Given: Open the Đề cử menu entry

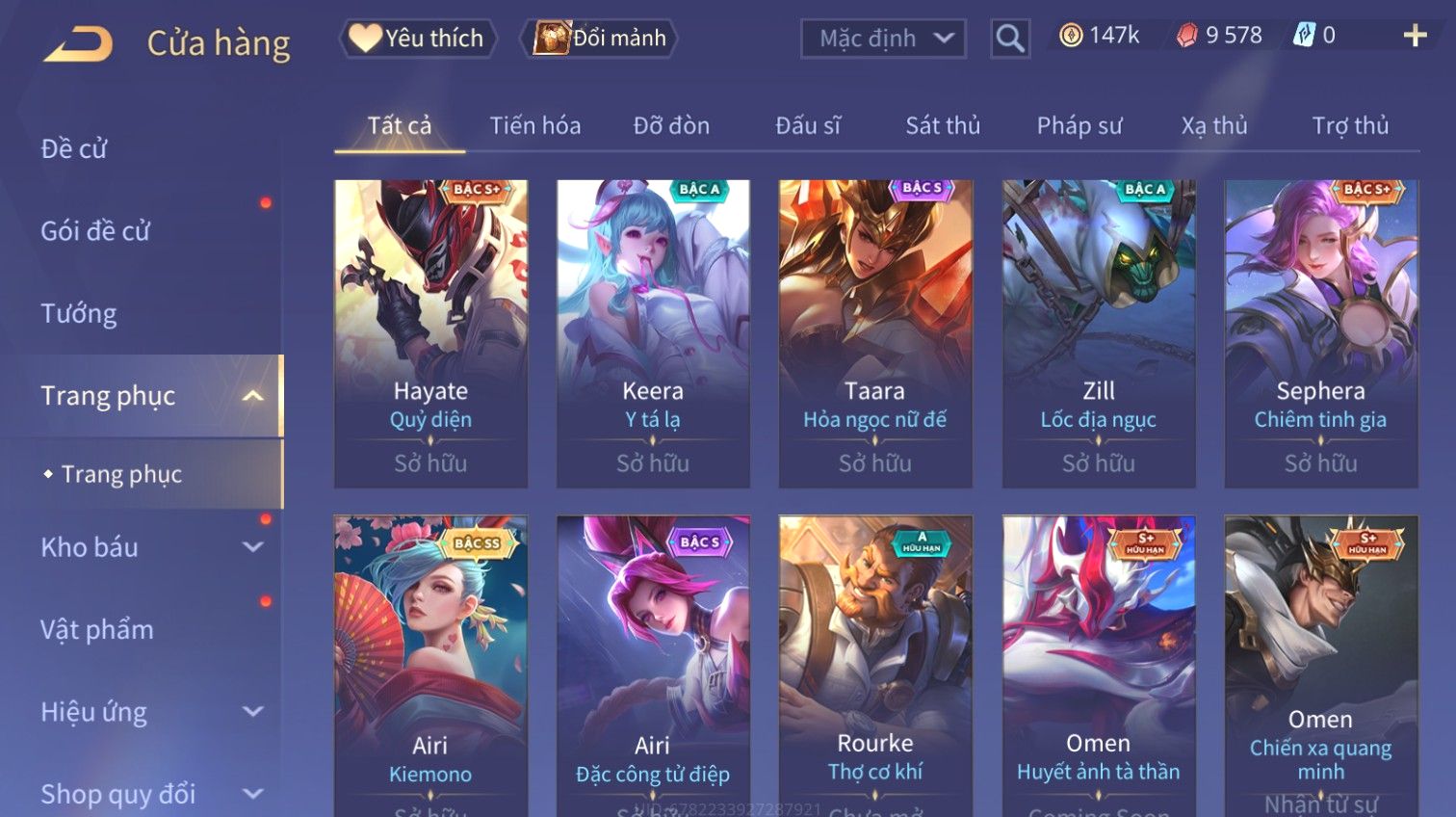Looking at the screenshot, I should [74, 149].
